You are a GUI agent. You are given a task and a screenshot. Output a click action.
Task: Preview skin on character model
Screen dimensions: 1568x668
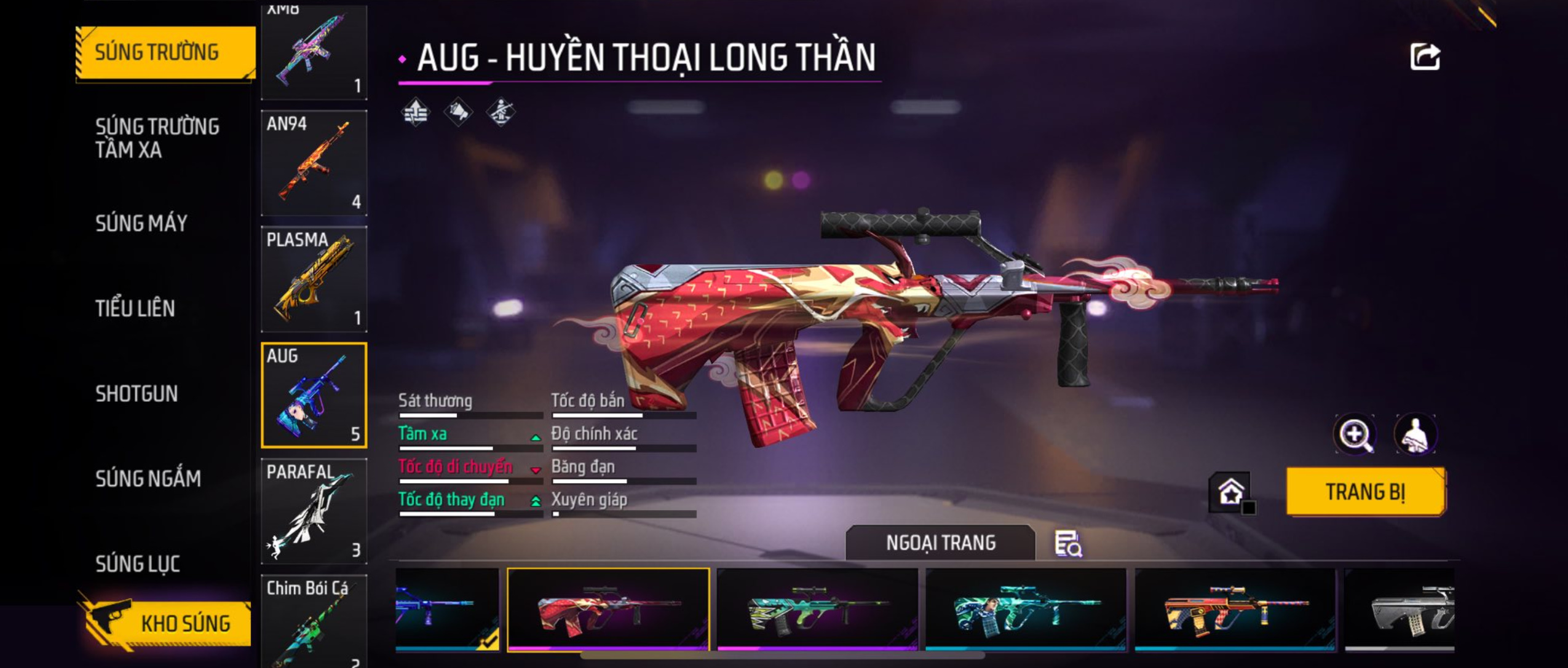(x=1415, y=434)
